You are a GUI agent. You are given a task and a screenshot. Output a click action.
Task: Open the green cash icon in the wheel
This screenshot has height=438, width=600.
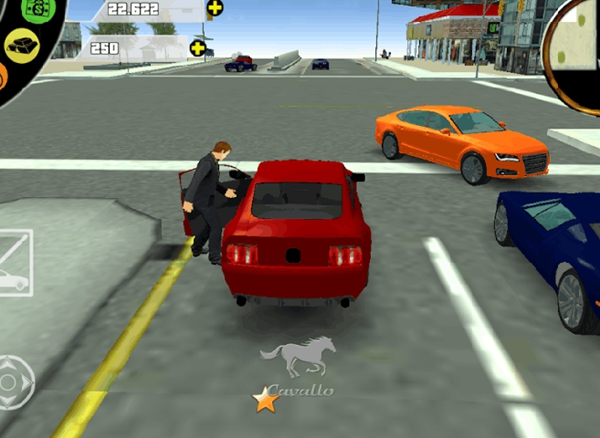coord(36,7)
